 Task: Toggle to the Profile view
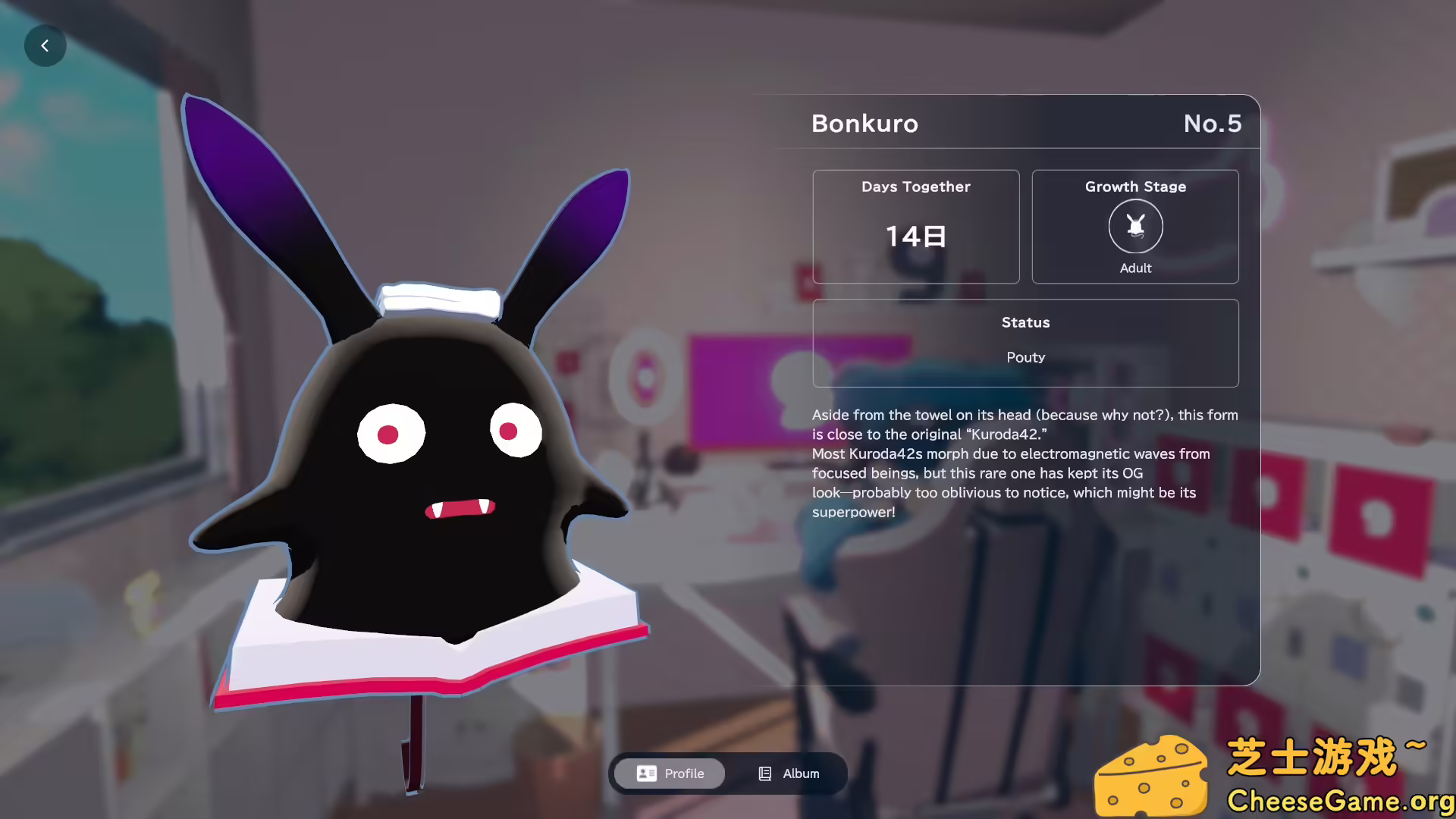[x=668, y=773]
